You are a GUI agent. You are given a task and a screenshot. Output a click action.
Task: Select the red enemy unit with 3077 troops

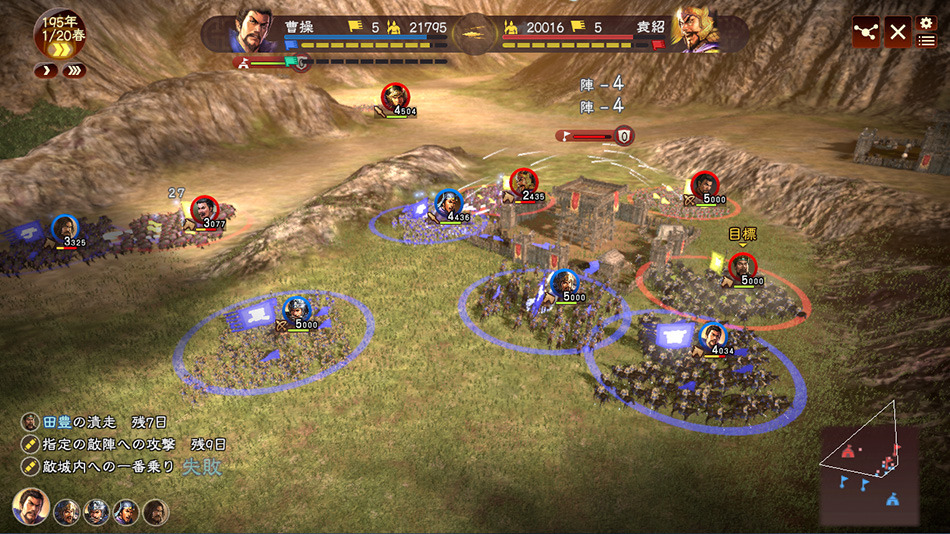(x=204, y=209)
